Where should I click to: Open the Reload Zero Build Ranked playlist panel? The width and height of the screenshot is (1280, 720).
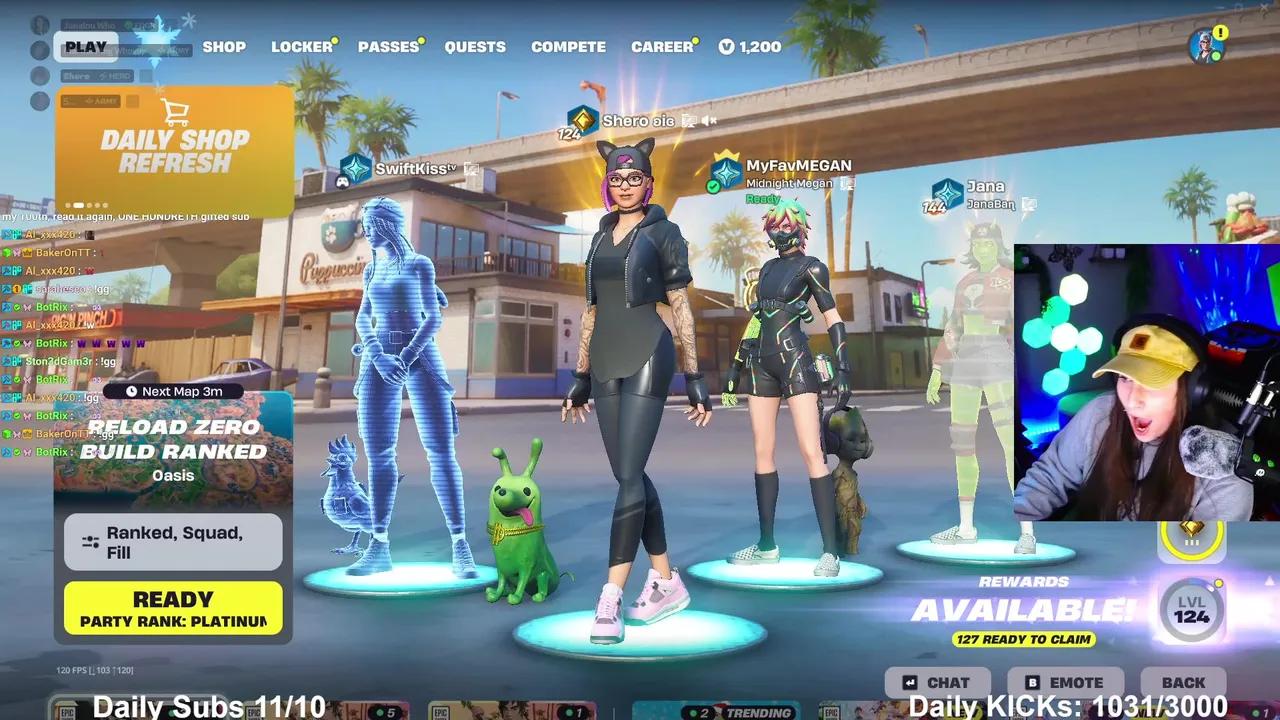click(172, 440)
